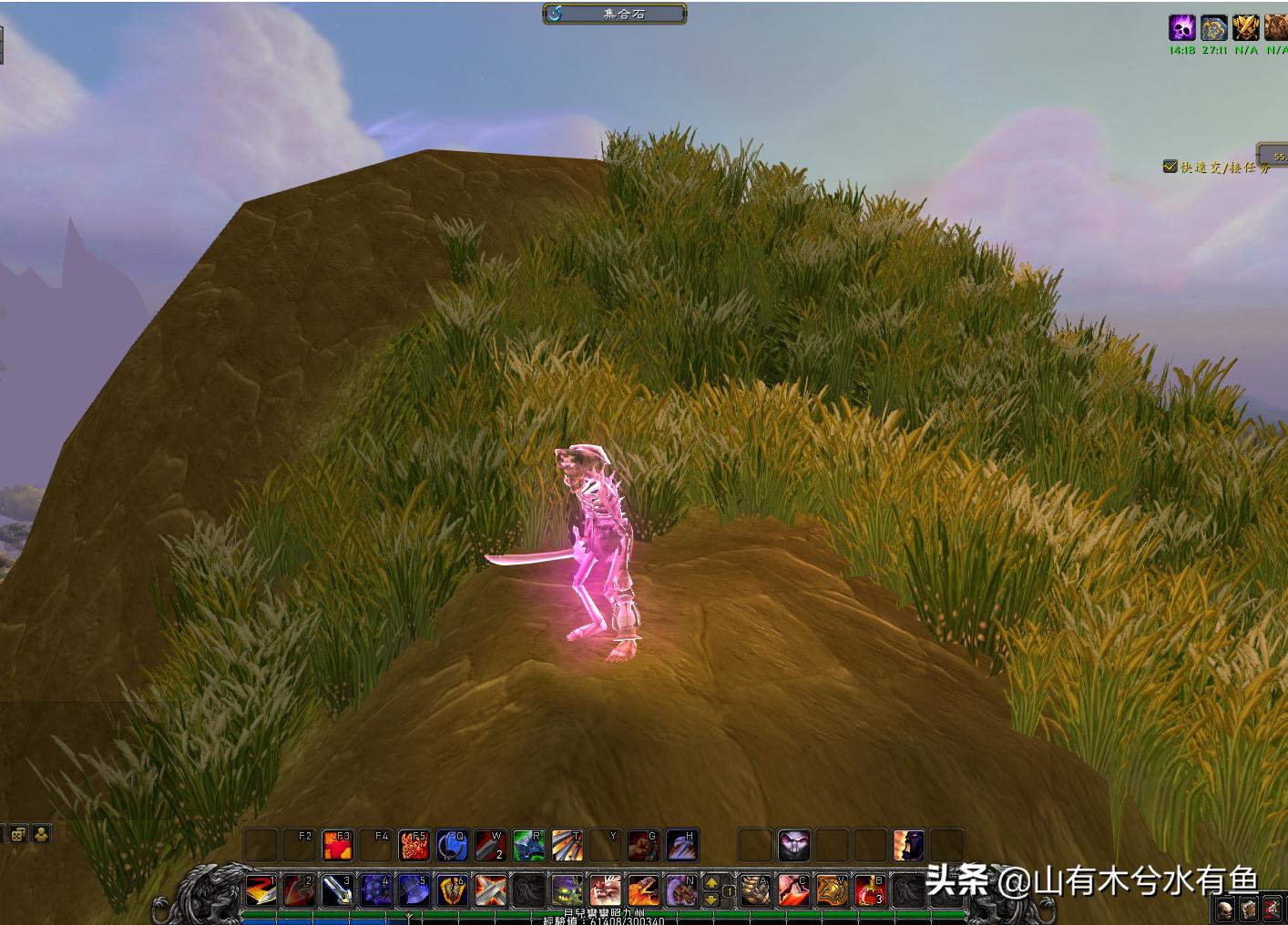Activate the golden helmet ability on V

point(831,889)
